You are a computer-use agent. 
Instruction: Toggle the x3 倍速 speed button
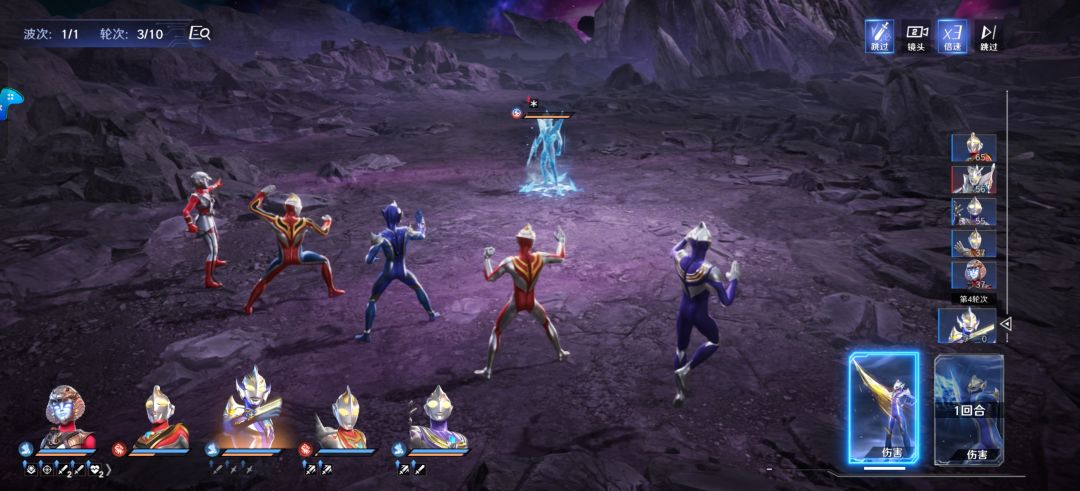point(952,36)
